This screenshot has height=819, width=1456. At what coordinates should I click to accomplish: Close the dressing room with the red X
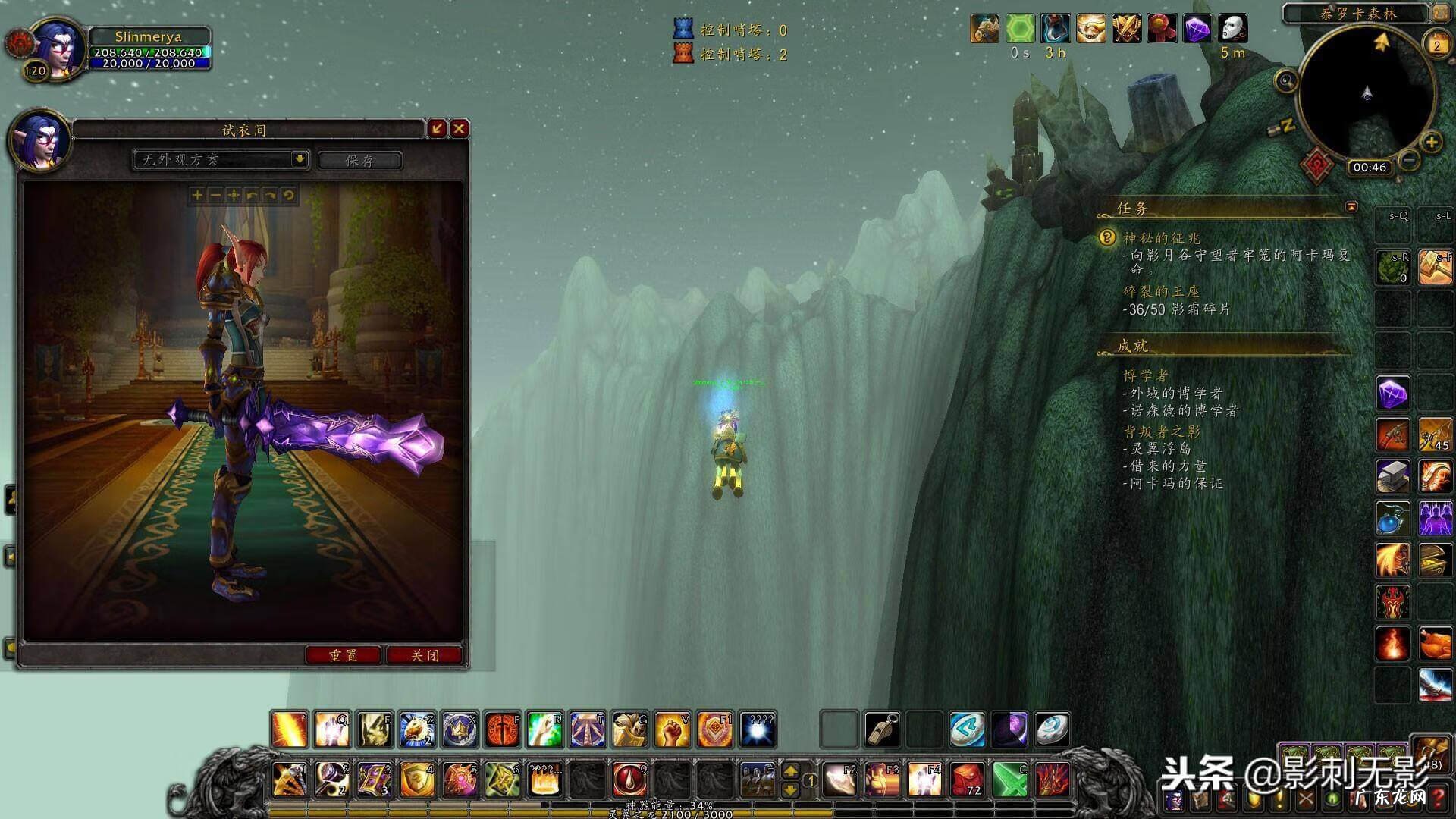point(459,129)
